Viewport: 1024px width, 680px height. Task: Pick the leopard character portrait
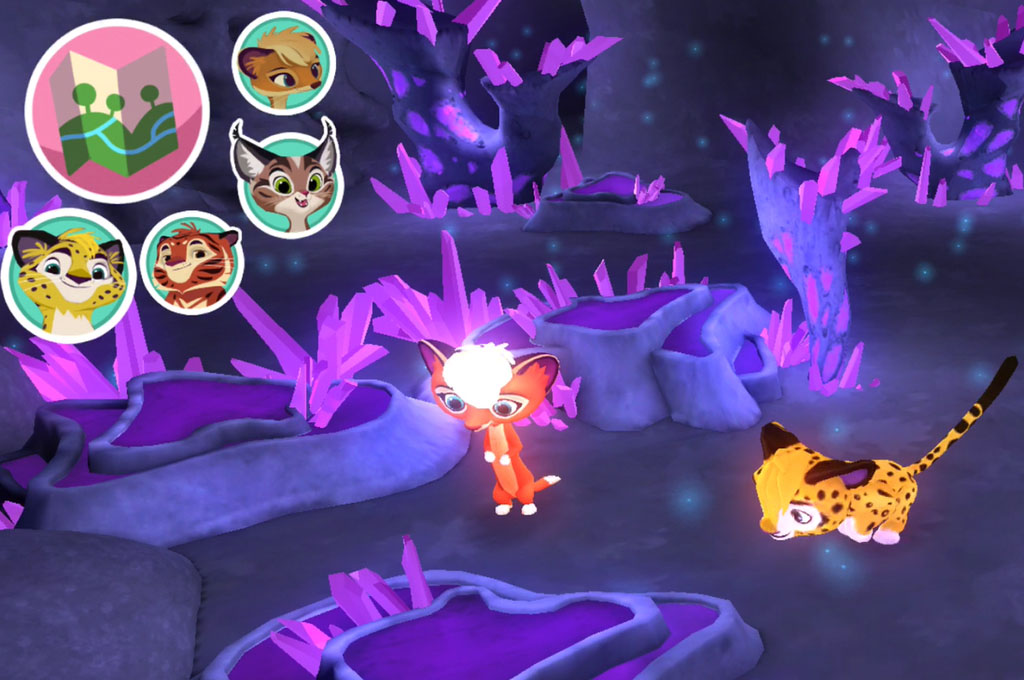pyautogui.click(x=68, y=272)
